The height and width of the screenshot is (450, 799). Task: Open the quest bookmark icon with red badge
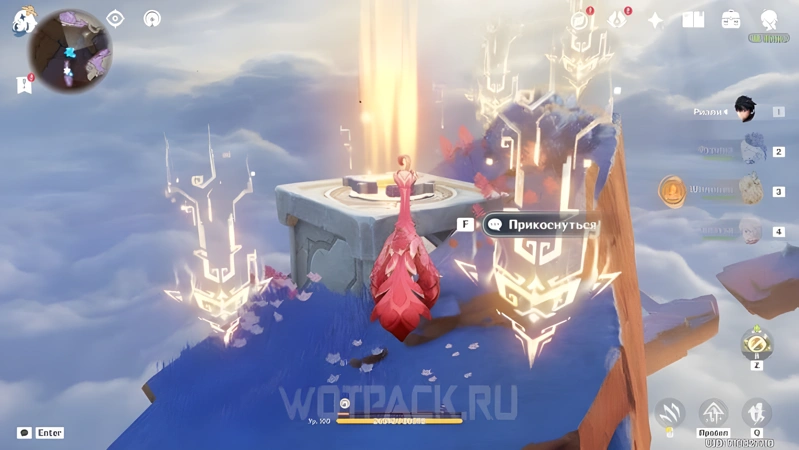tap(25, 85)
